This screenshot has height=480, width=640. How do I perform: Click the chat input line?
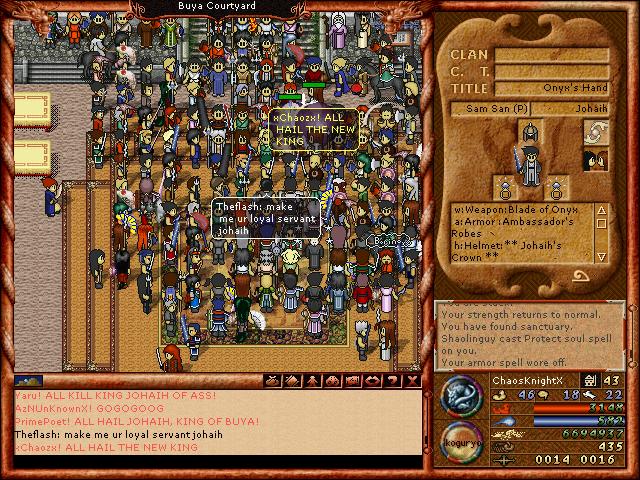215,468
